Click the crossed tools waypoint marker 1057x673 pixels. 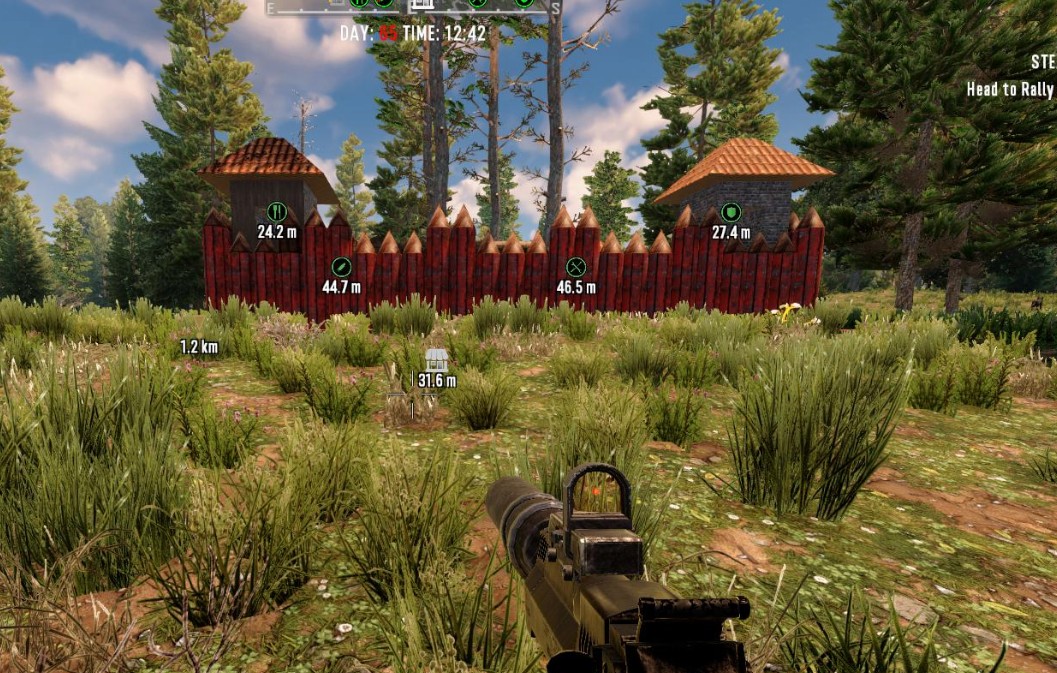point(575,267)
